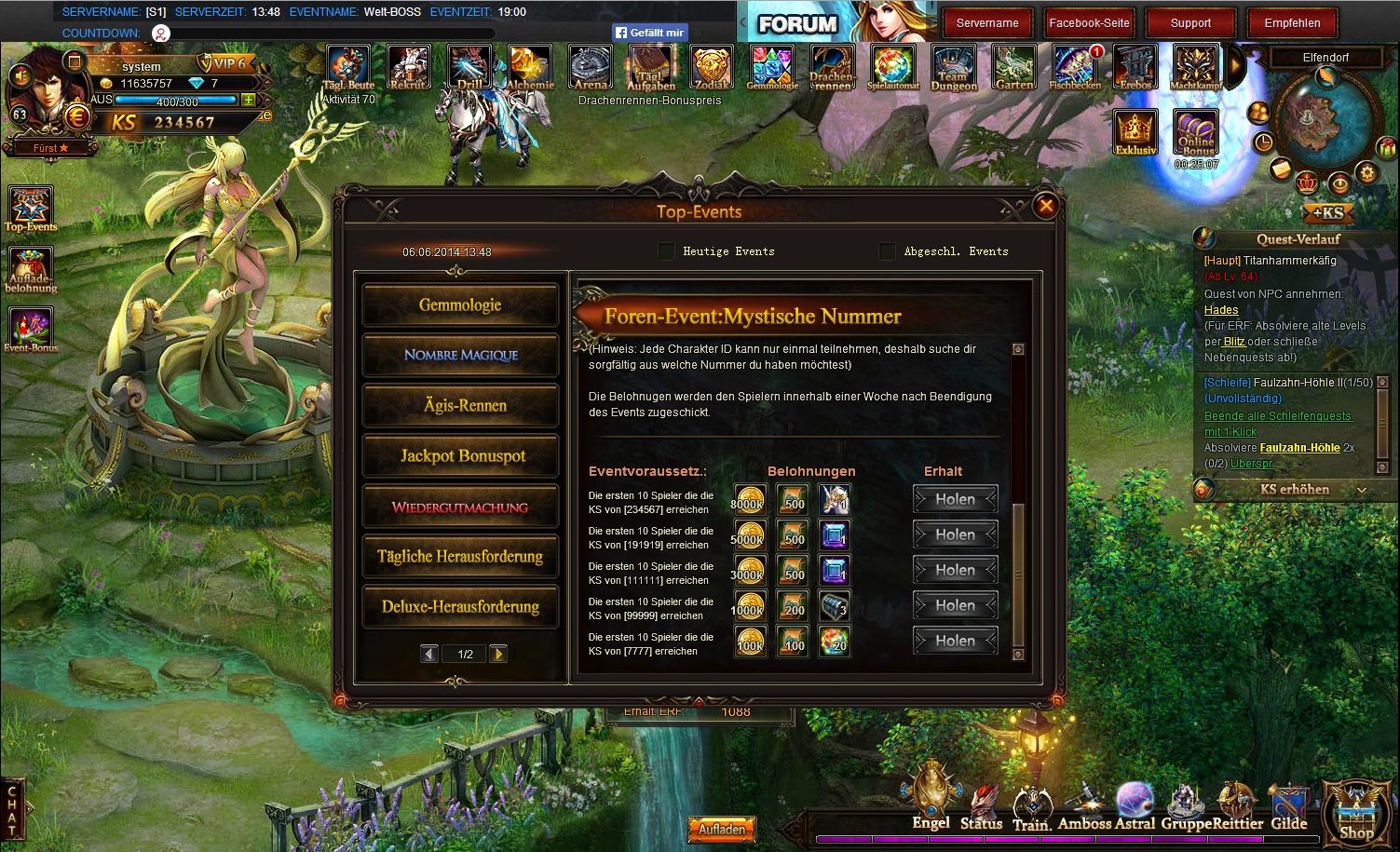Tick the Abgeschl. Events checkbox
Screen dimensions: 1400x852
(887, 251)
